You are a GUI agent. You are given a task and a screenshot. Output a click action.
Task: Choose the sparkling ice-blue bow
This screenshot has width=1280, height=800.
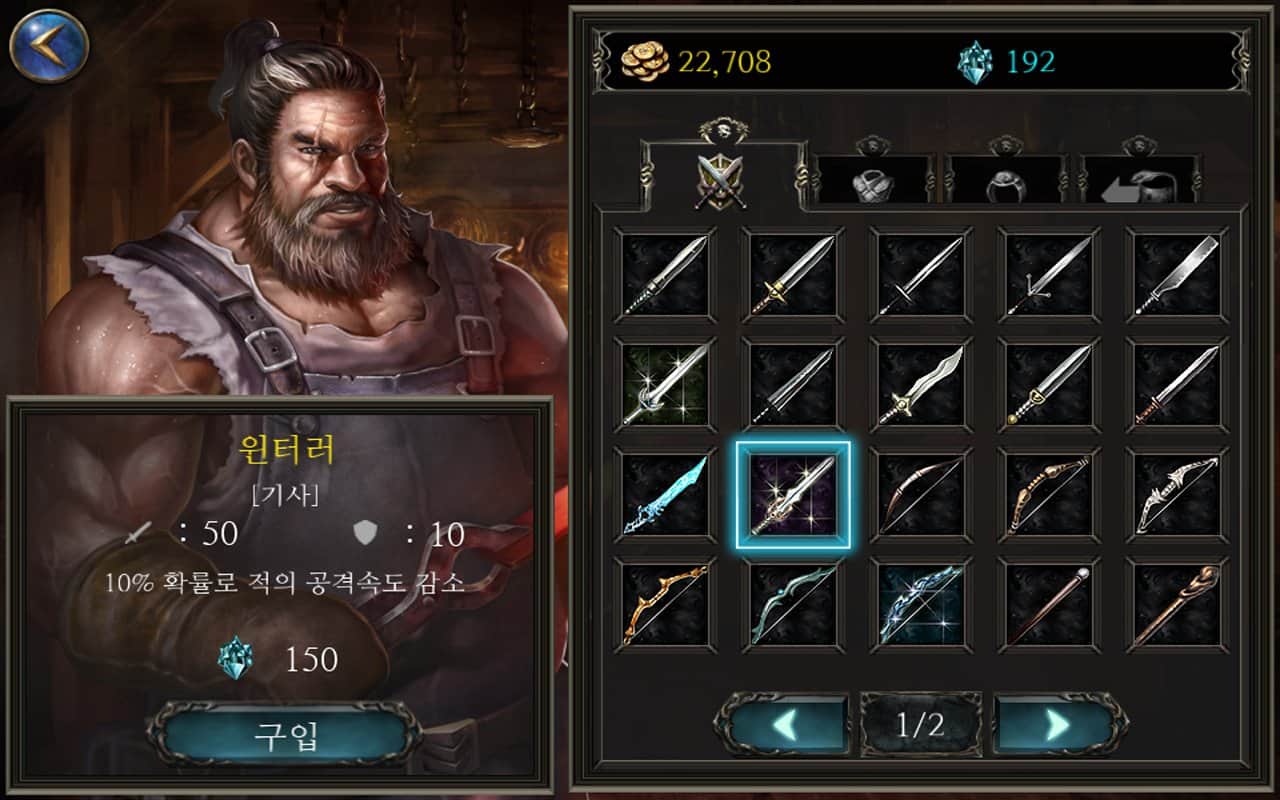point(921,605)
